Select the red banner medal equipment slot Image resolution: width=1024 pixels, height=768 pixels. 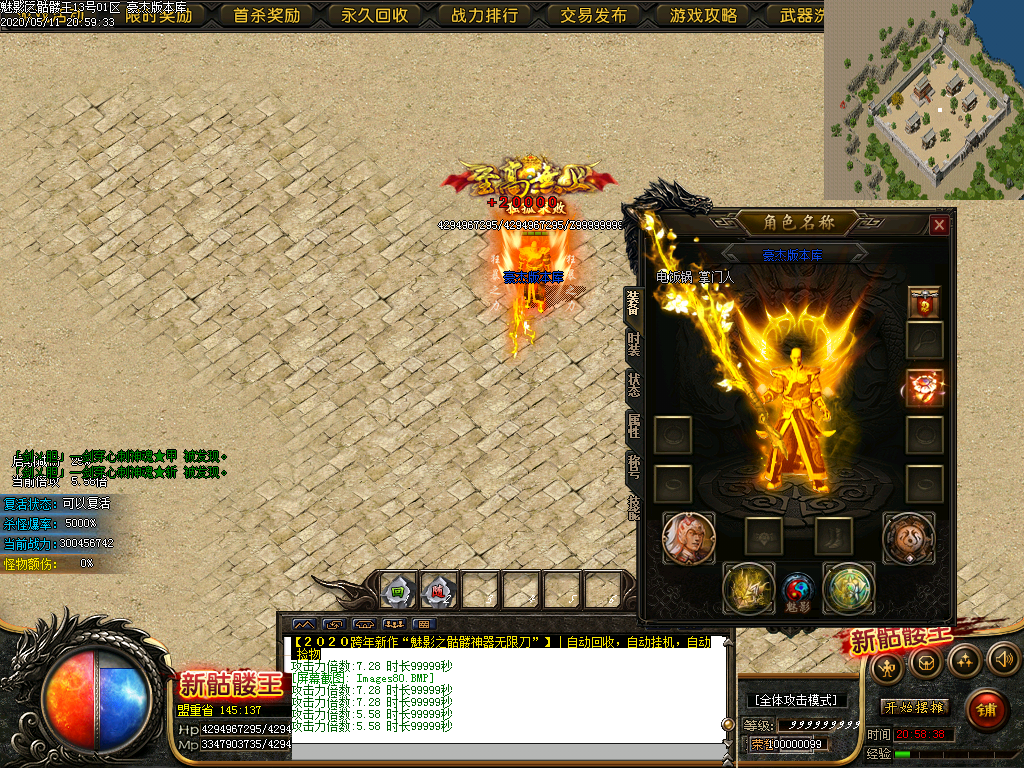924,302
